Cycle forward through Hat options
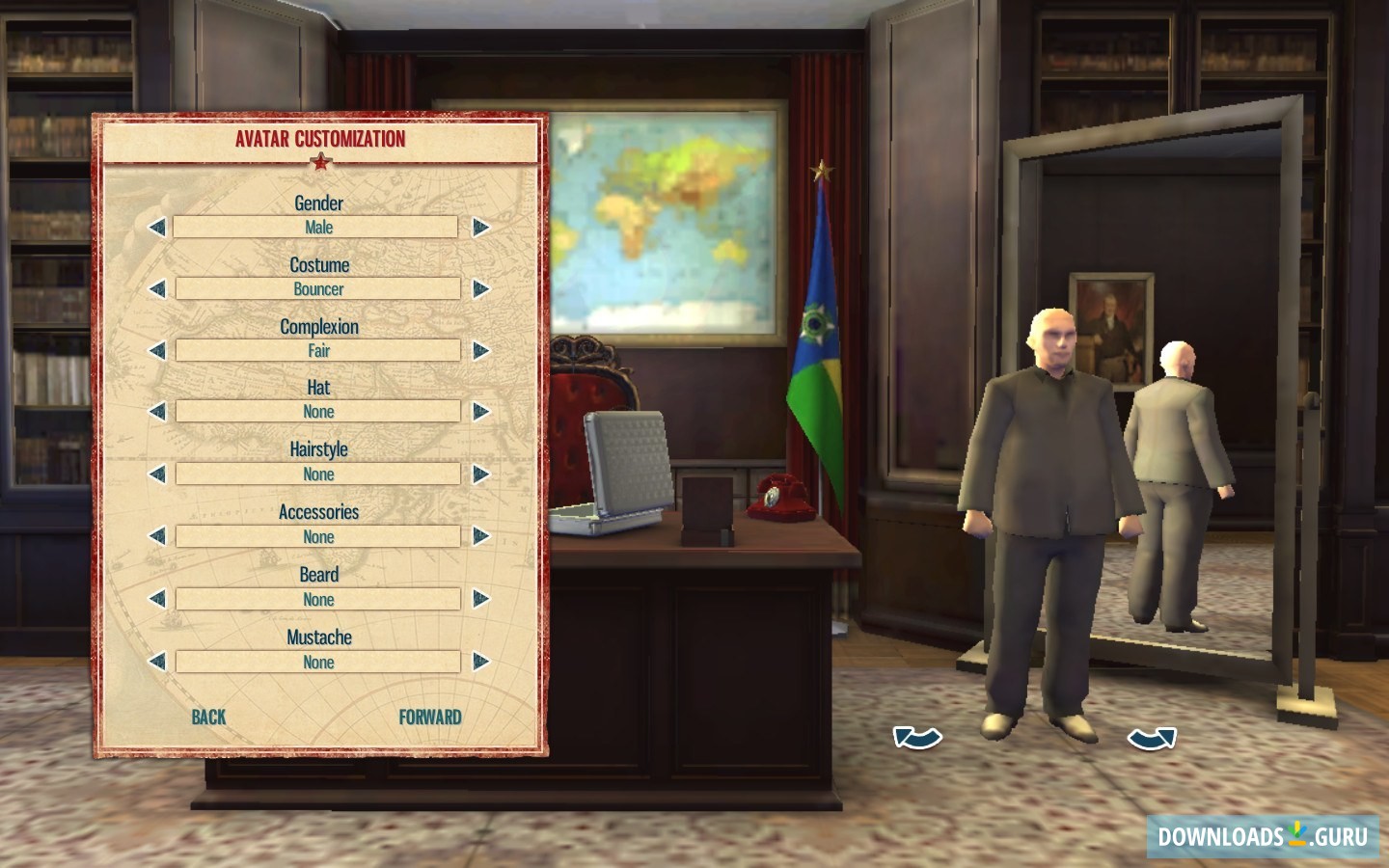The height and width of the screenshot is (868, 1389). point(478,411)
